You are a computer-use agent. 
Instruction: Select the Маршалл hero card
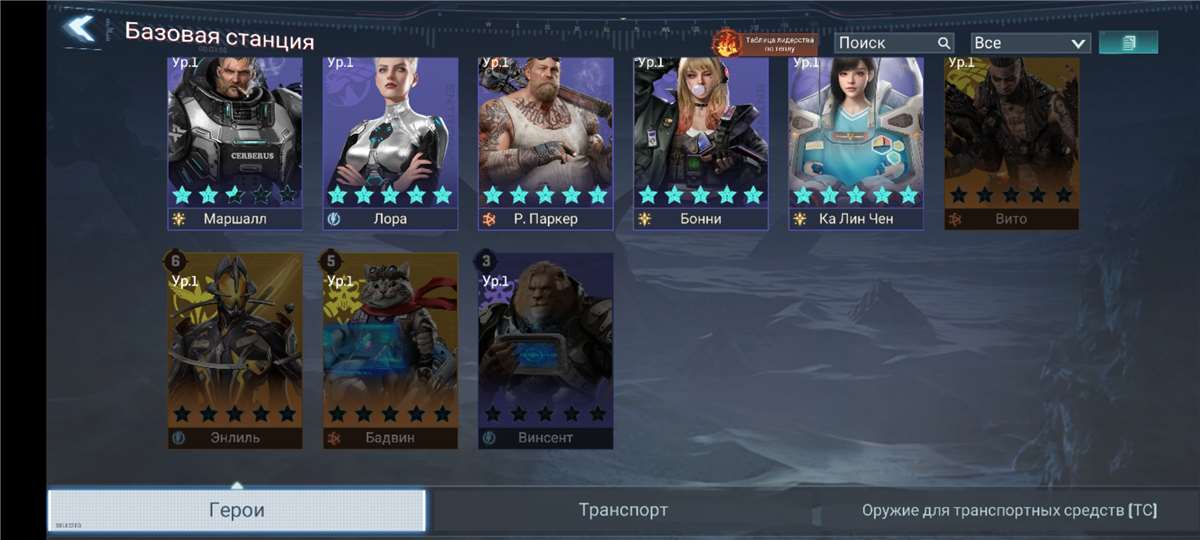pyautogui.click(x=235, y=140)
